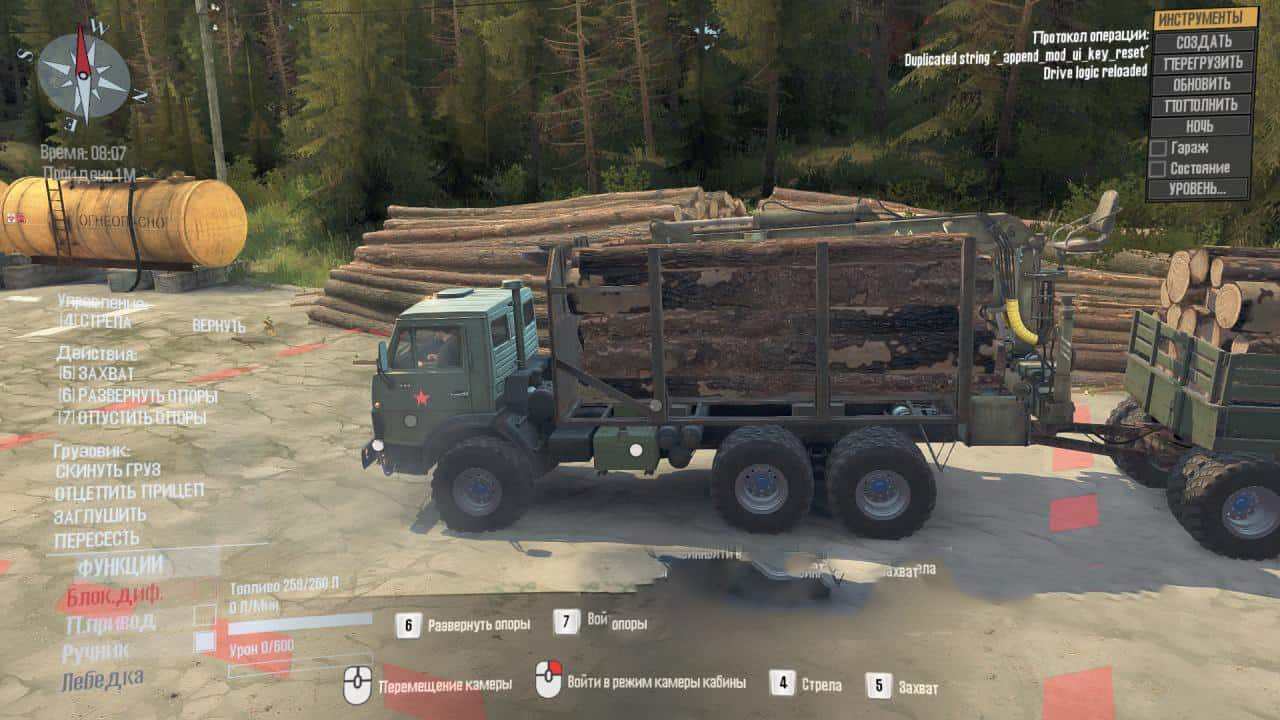Click the Вернуть option
Viewport: 1280px width, 720px height.
[219, 326]
